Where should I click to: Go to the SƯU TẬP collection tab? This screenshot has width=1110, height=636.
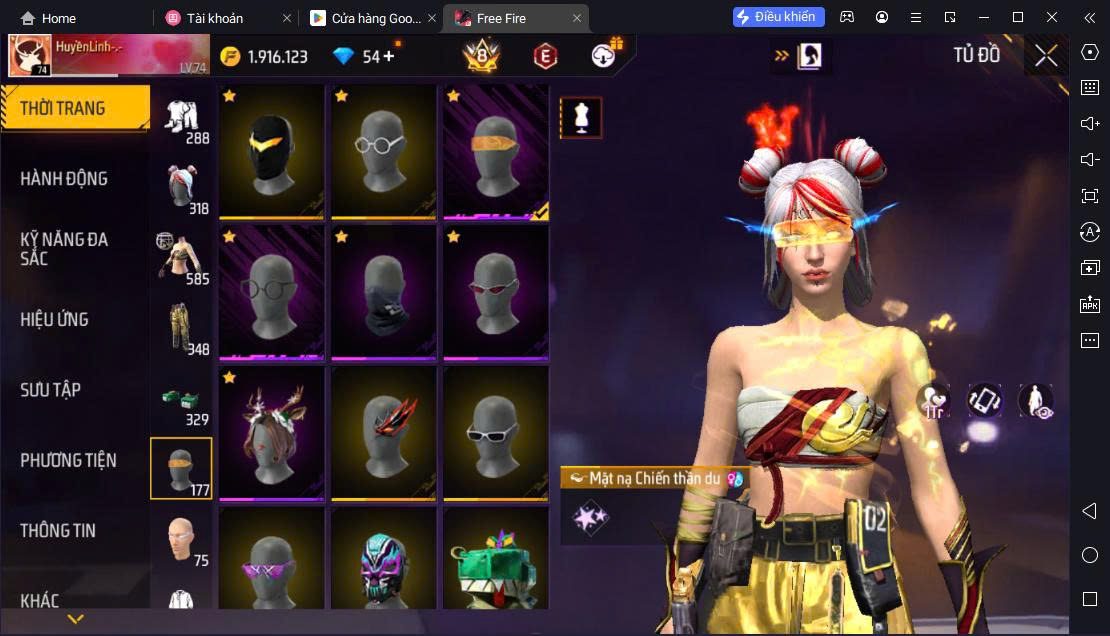point(50,390)
